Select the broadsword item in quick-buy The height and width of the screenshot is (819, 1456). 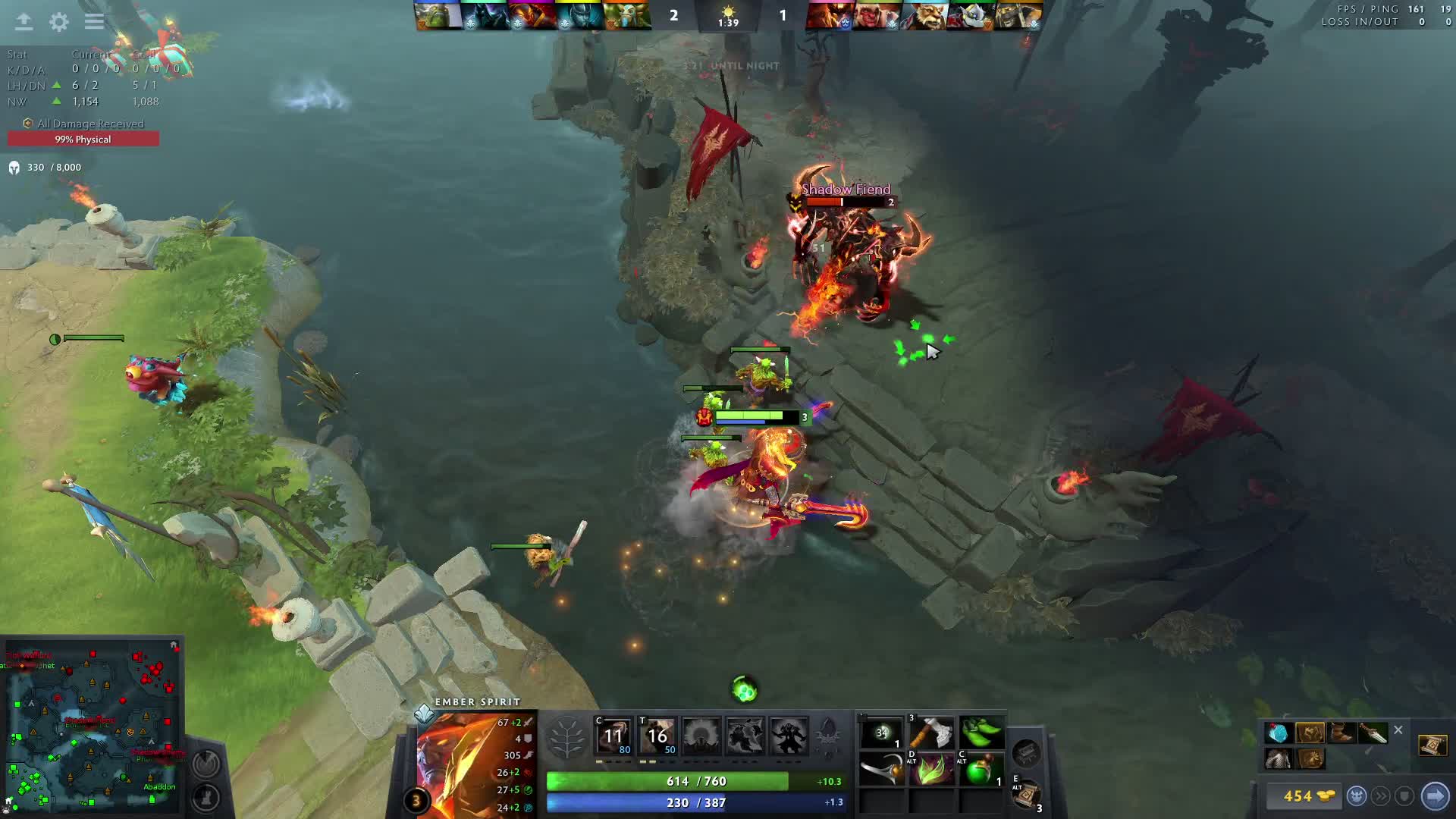tap(1372, 733)
